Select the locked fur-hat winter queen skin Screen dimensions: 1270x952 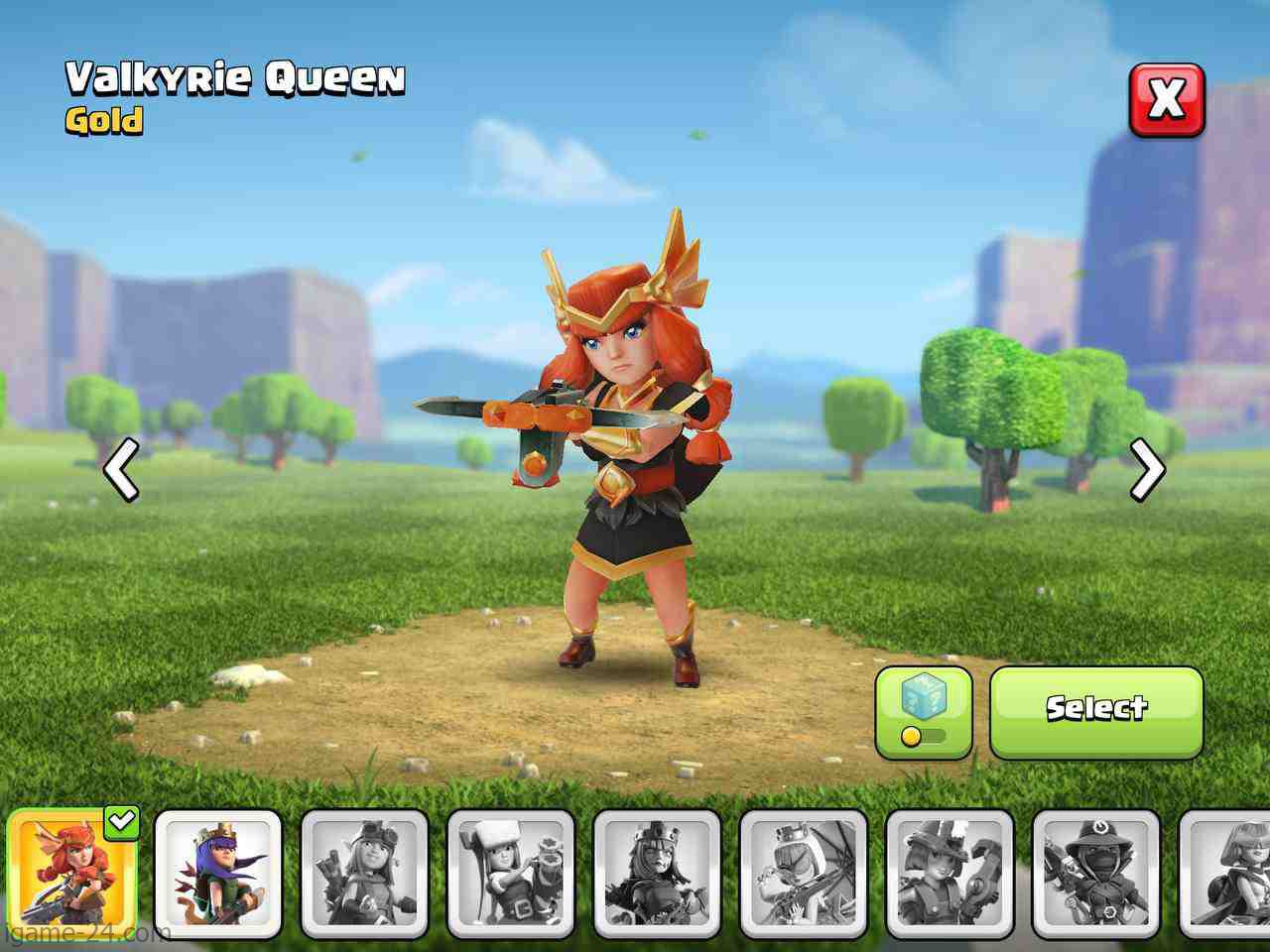pyautogui.click(x=510, y=873)
